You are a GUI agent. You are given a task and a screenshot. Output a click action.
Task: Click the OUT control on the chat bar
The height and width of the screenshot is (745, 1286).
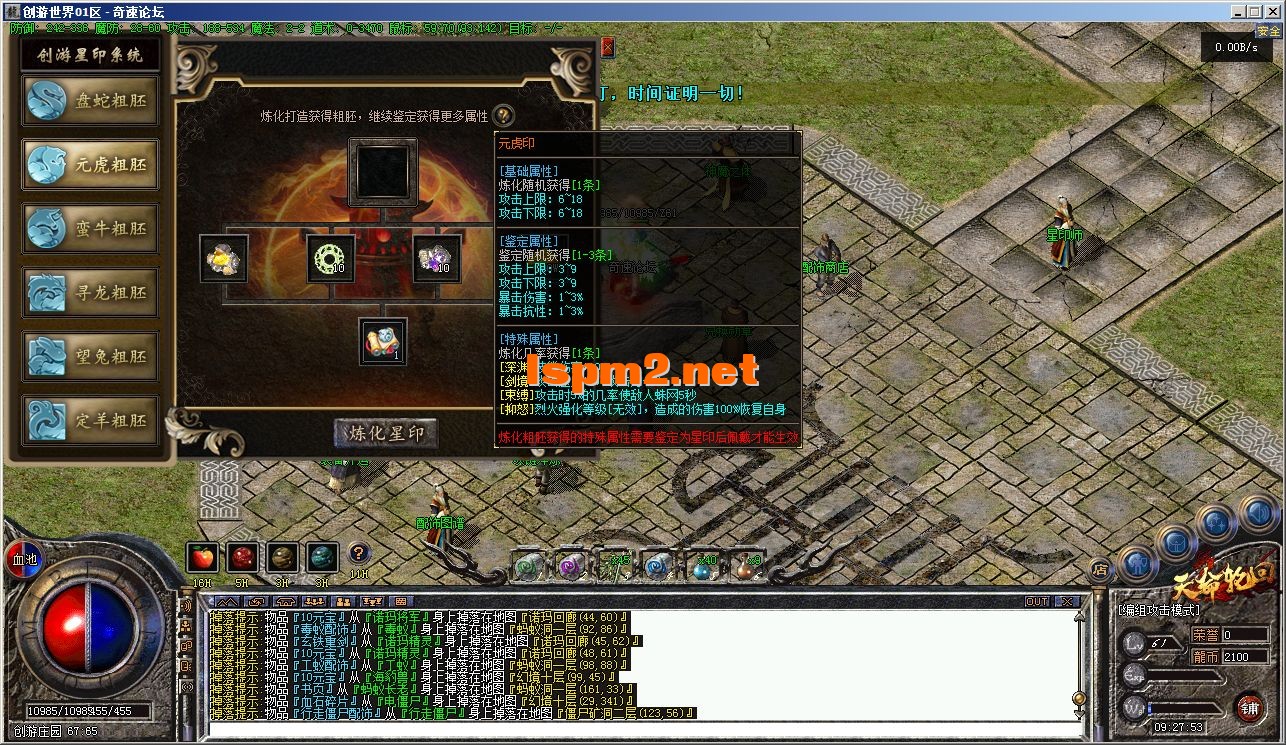tap(1037, 601)
